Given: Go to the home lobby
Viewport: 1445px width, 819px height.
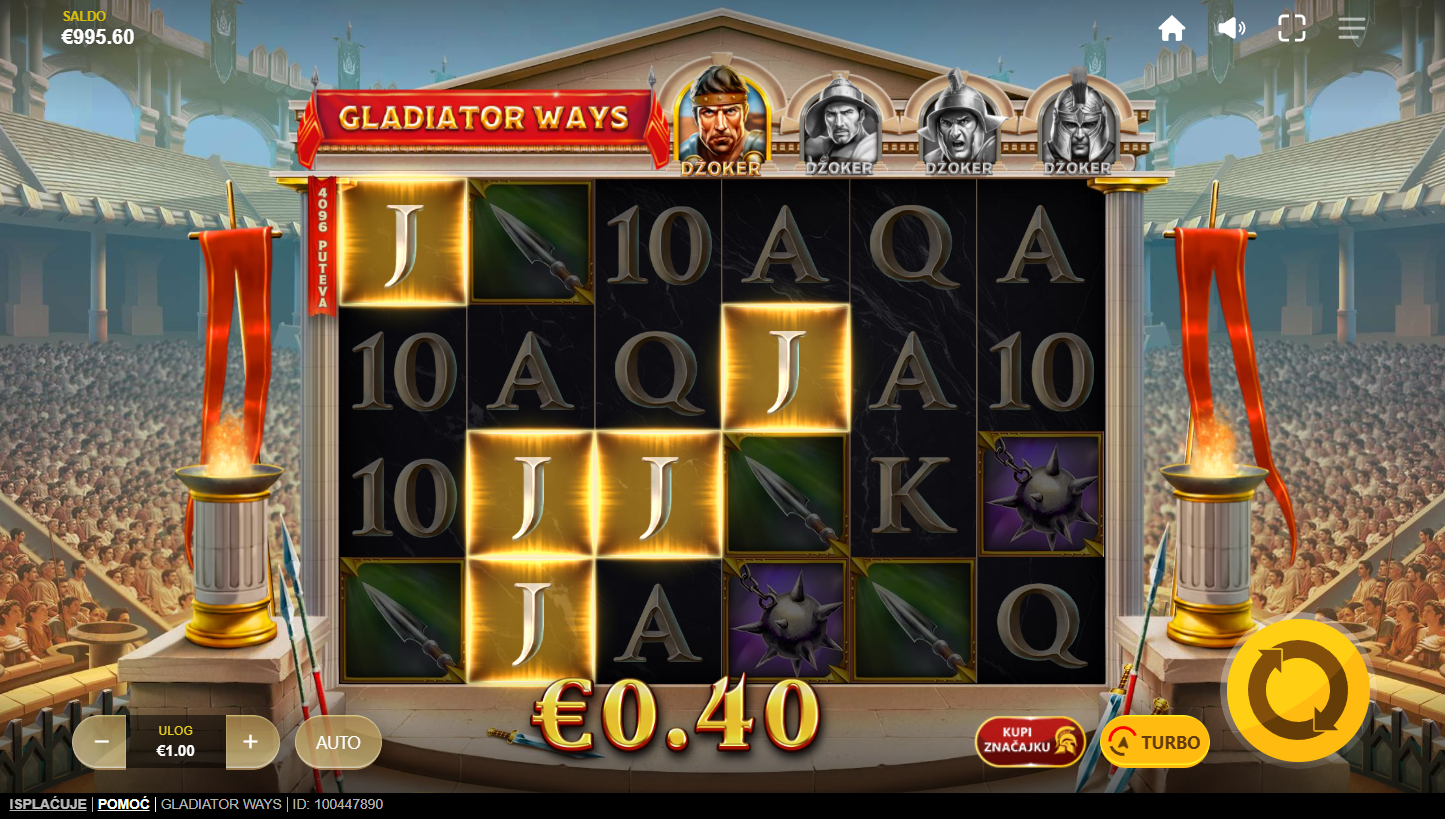Looking at the screenshot, I should pos(1172,28).
